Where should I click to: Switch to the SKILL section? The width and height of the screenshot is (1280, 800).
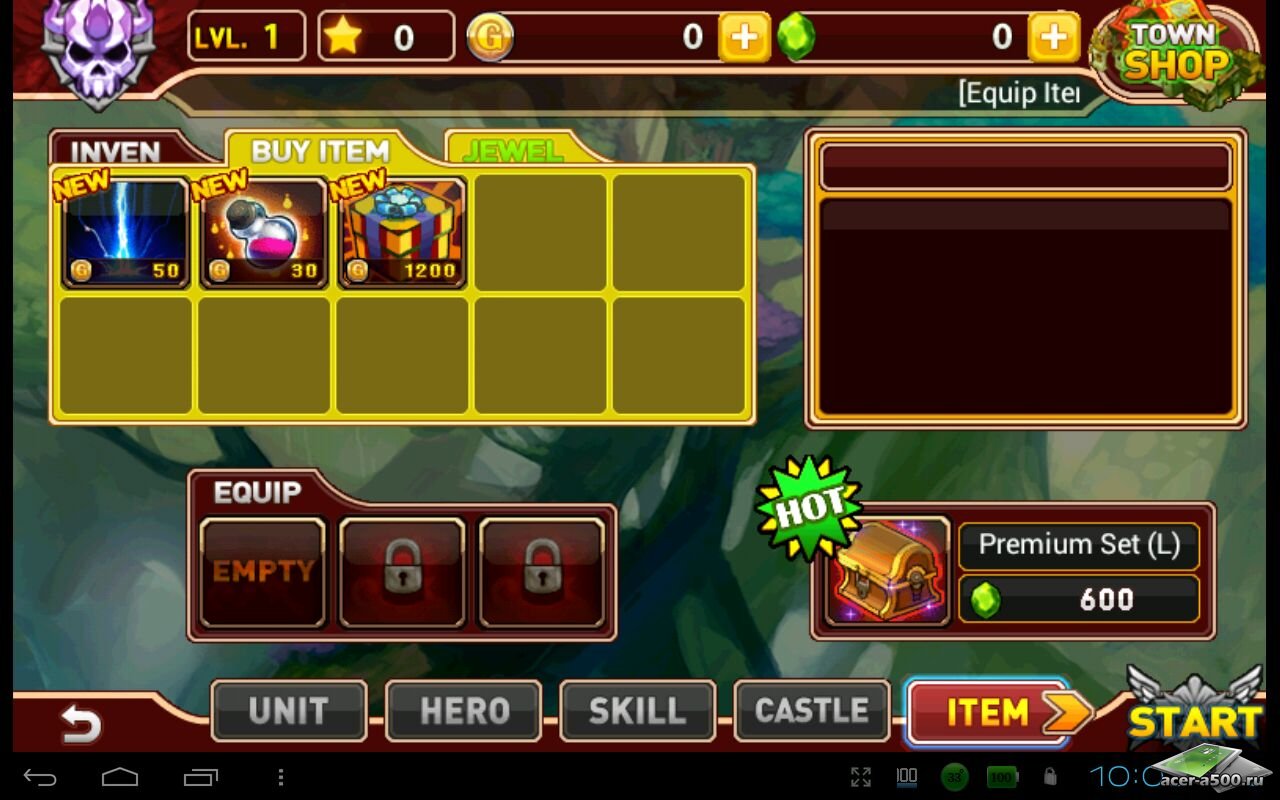coord(637,711)
